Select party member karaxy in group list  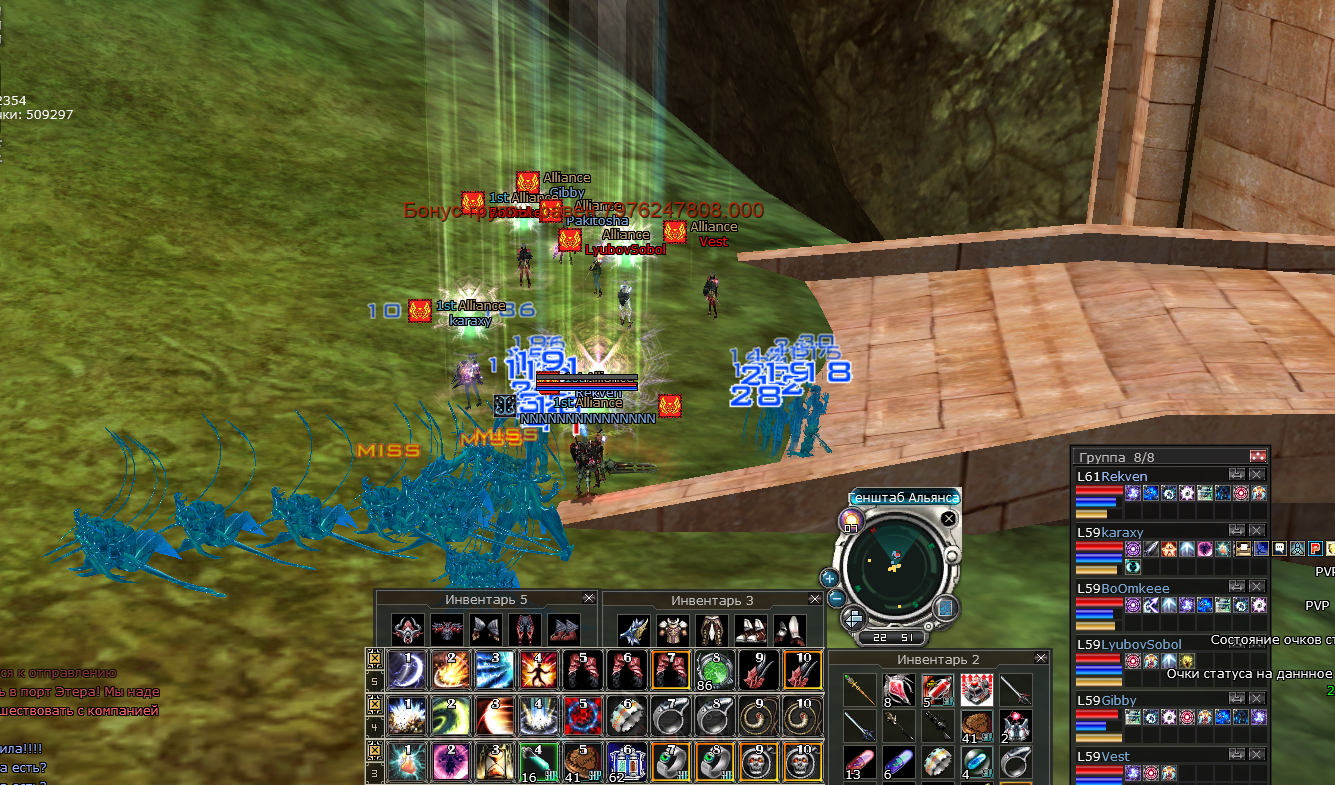pos(1122,532)
